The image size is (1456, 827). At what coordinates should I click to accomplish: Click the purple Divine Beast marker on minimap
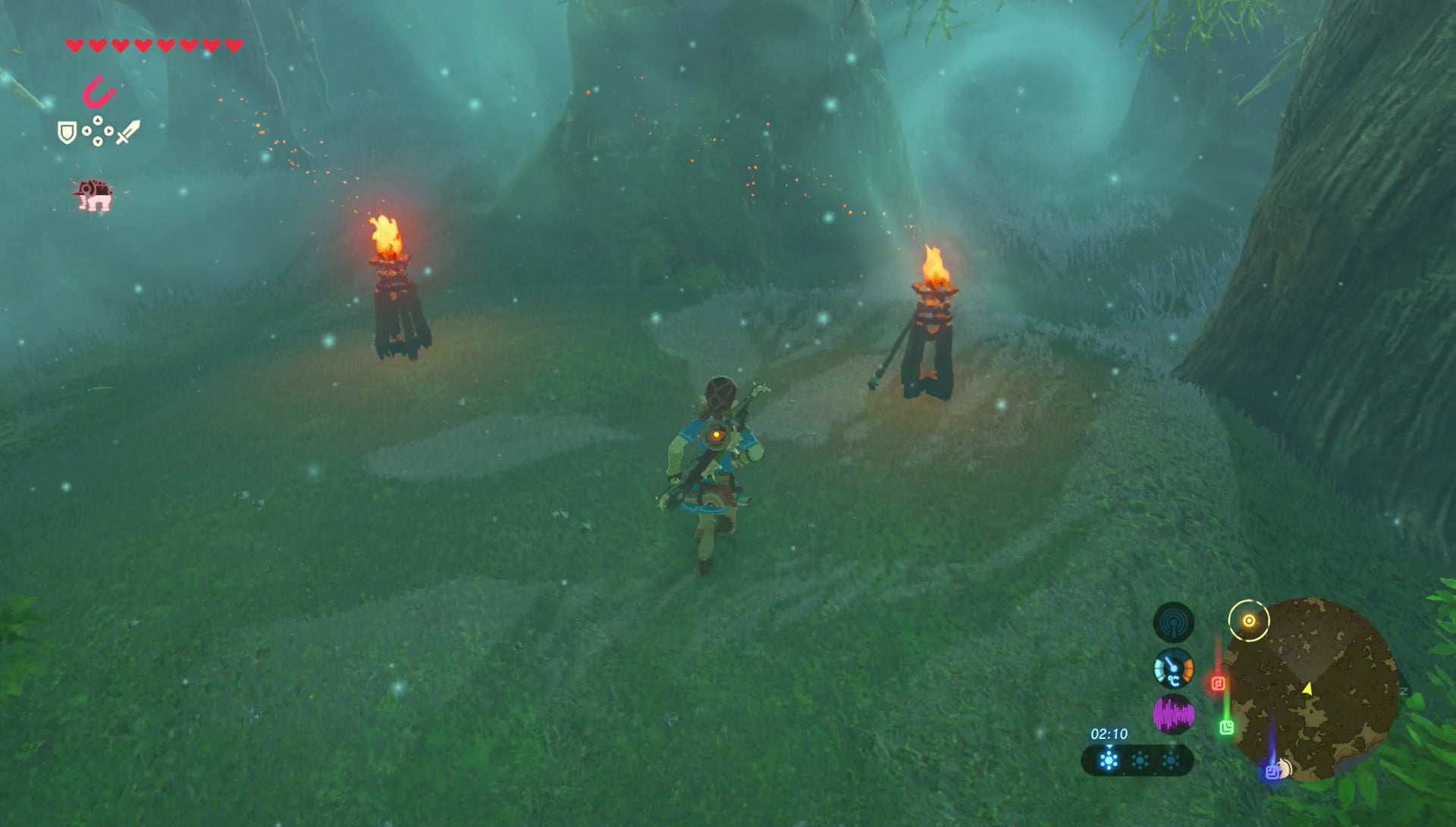[x=1272, y=771]
